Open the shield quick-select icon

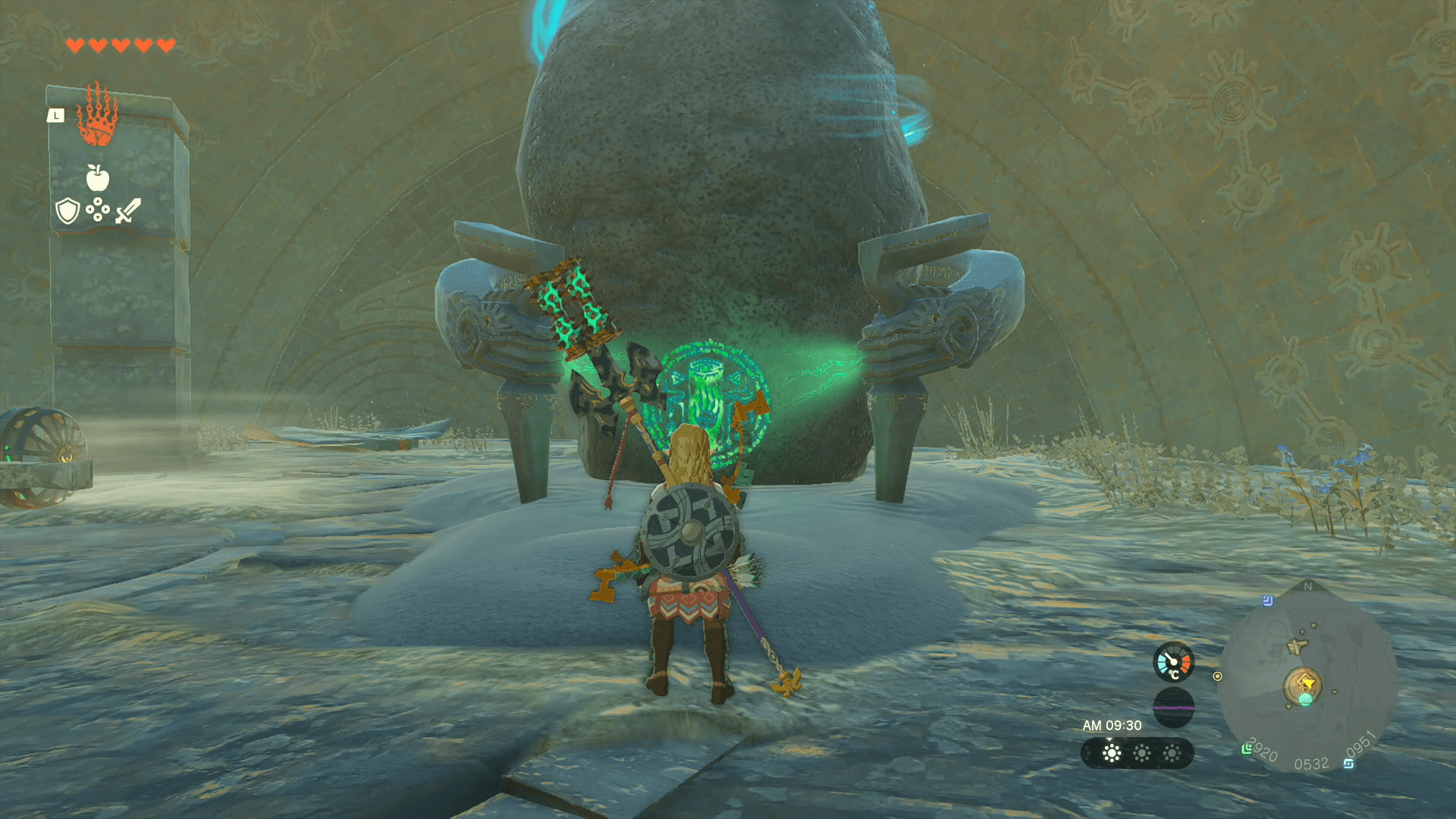pos(67,211)
